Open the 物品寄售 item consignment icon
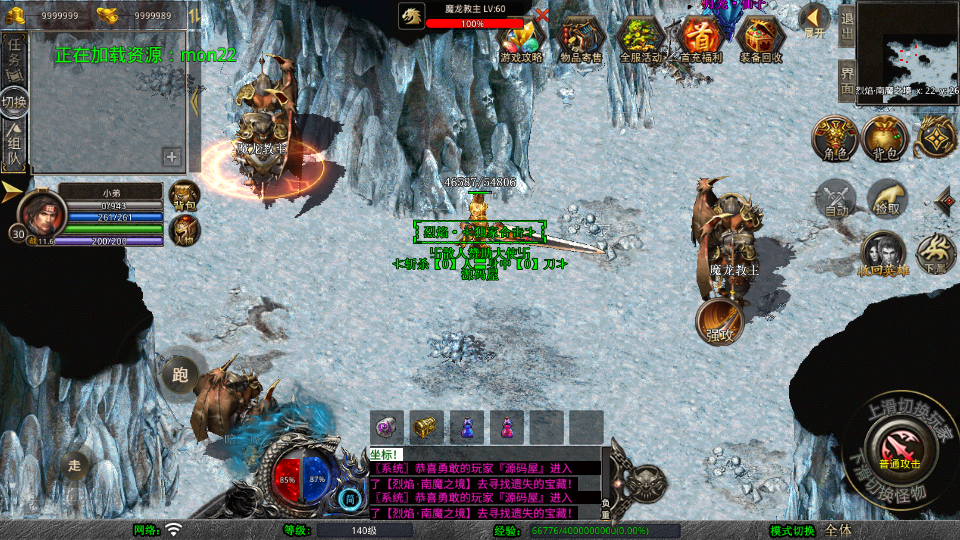Screen dimensions: 960x540 (x=581, y=40)
